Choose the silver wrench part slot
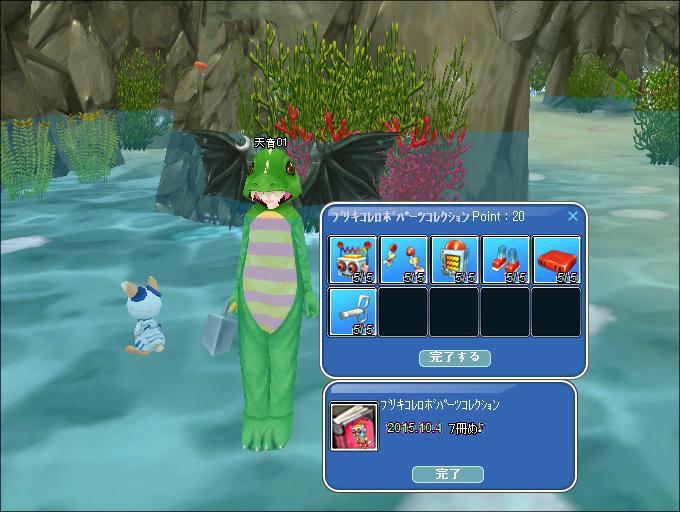 [x=353, y=311]
